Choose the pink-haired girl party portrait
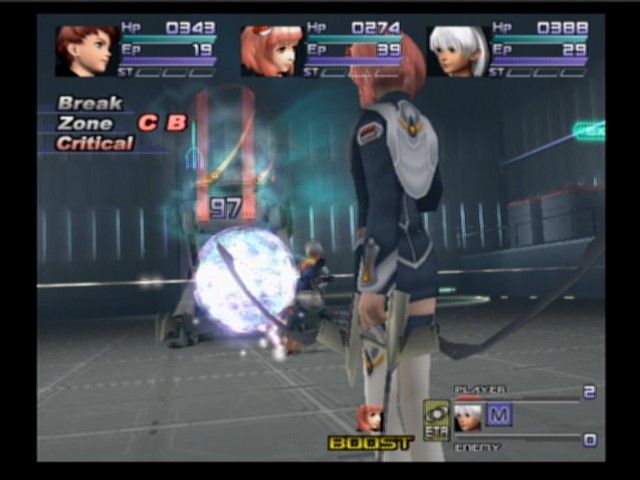 (271, 50)
